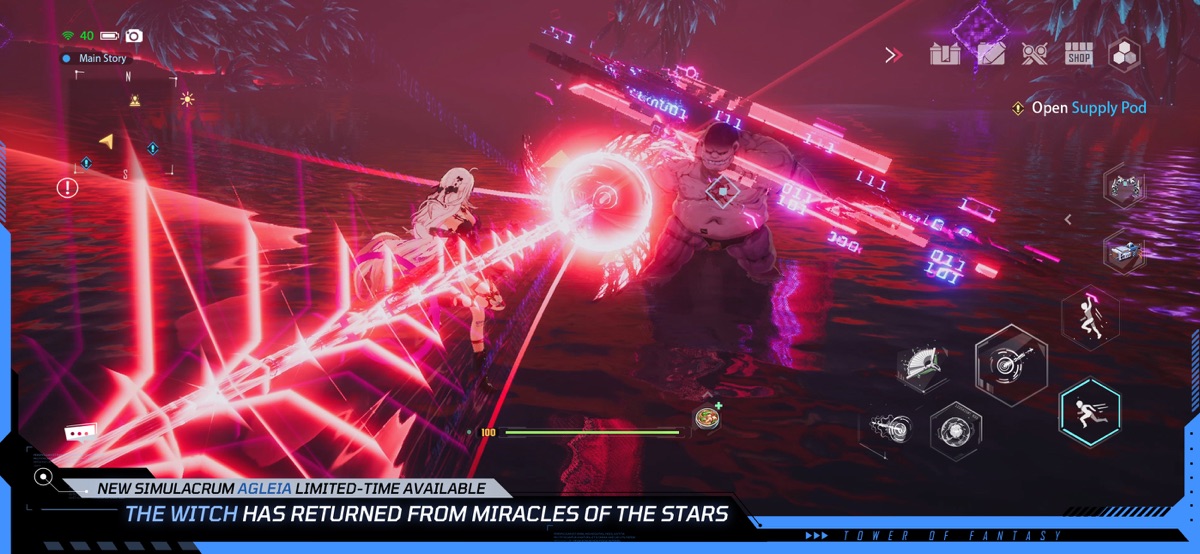Select the Open Supply Pod quest tracker
Screen dimensions: 1200x554
pyautogui.click(x=1080, y=108)
